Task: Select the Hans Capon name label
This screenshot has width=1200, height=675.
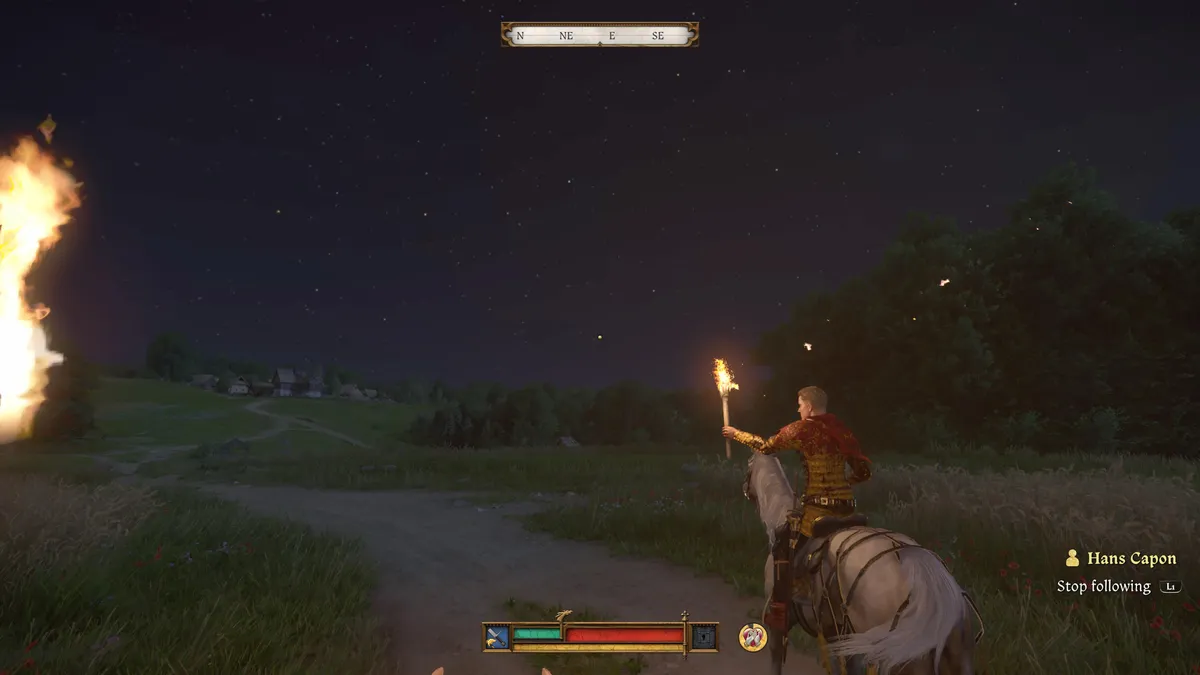Action: click(x=1131, y=559)
